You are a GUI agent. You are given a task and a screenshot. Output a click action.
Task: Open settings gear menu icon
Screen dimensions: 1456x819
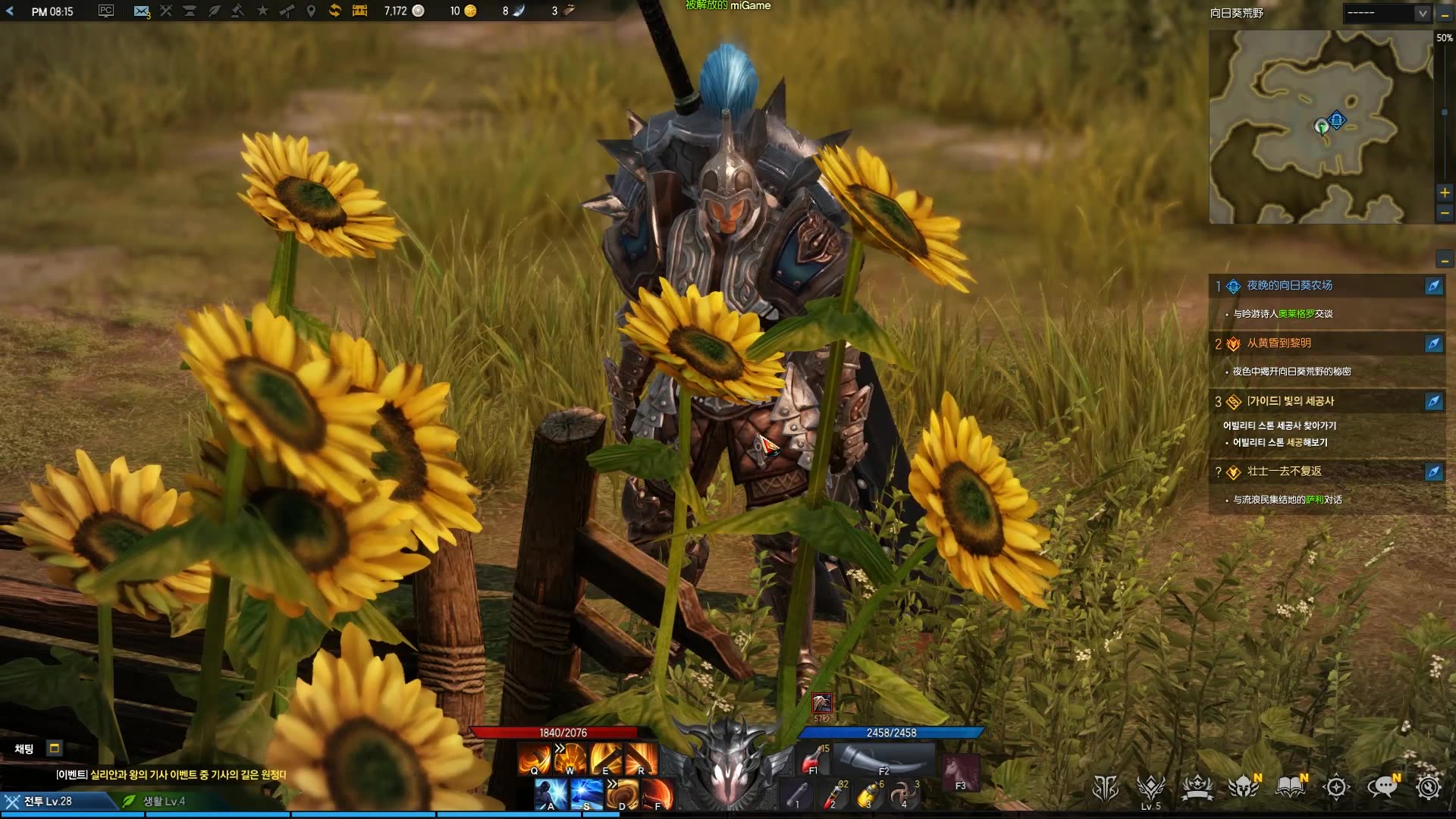click(x=1428, y=788)
